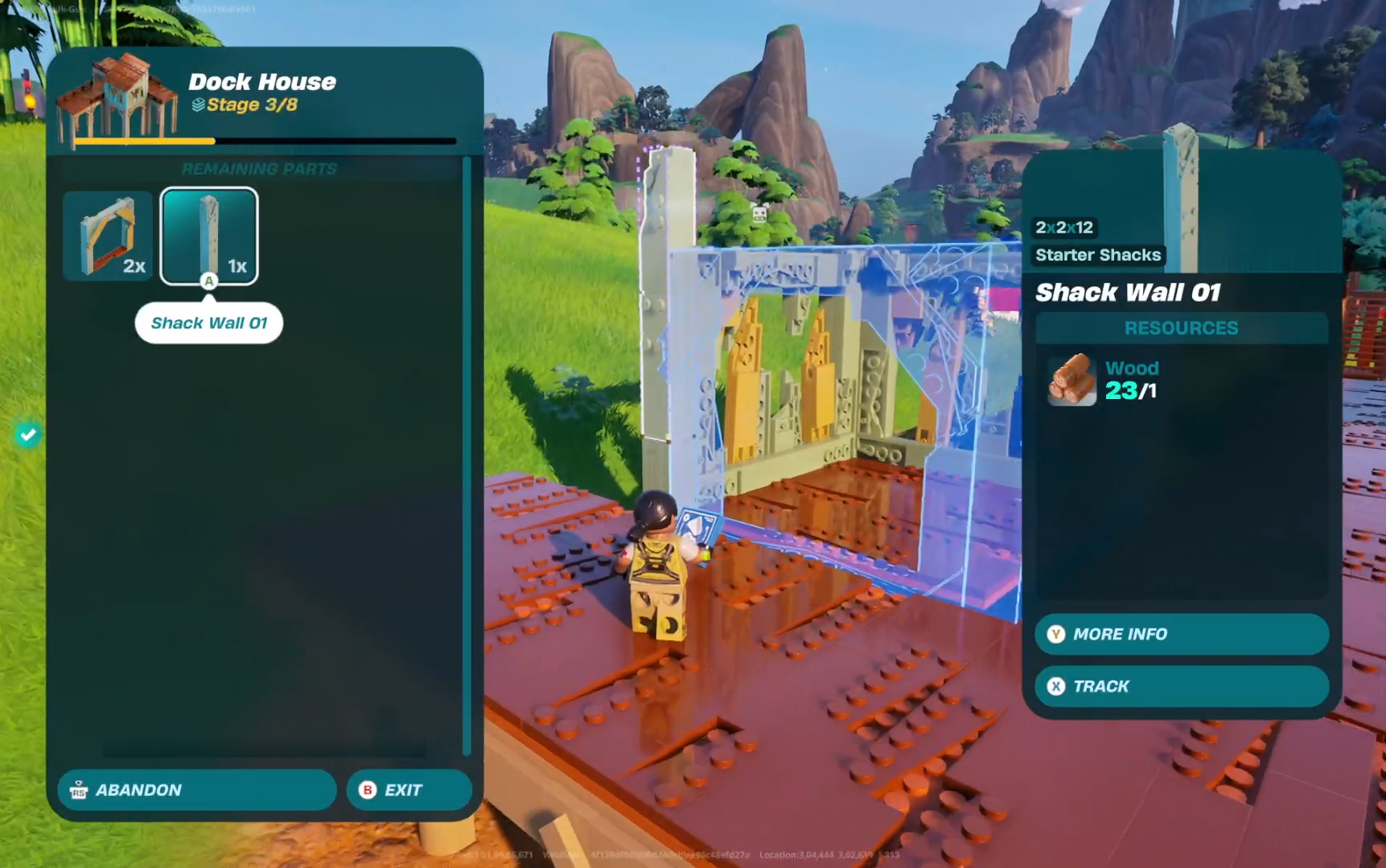Select the arched wall part with 2x count
This screenshot has height=868, width=1386.
[108, 236]
